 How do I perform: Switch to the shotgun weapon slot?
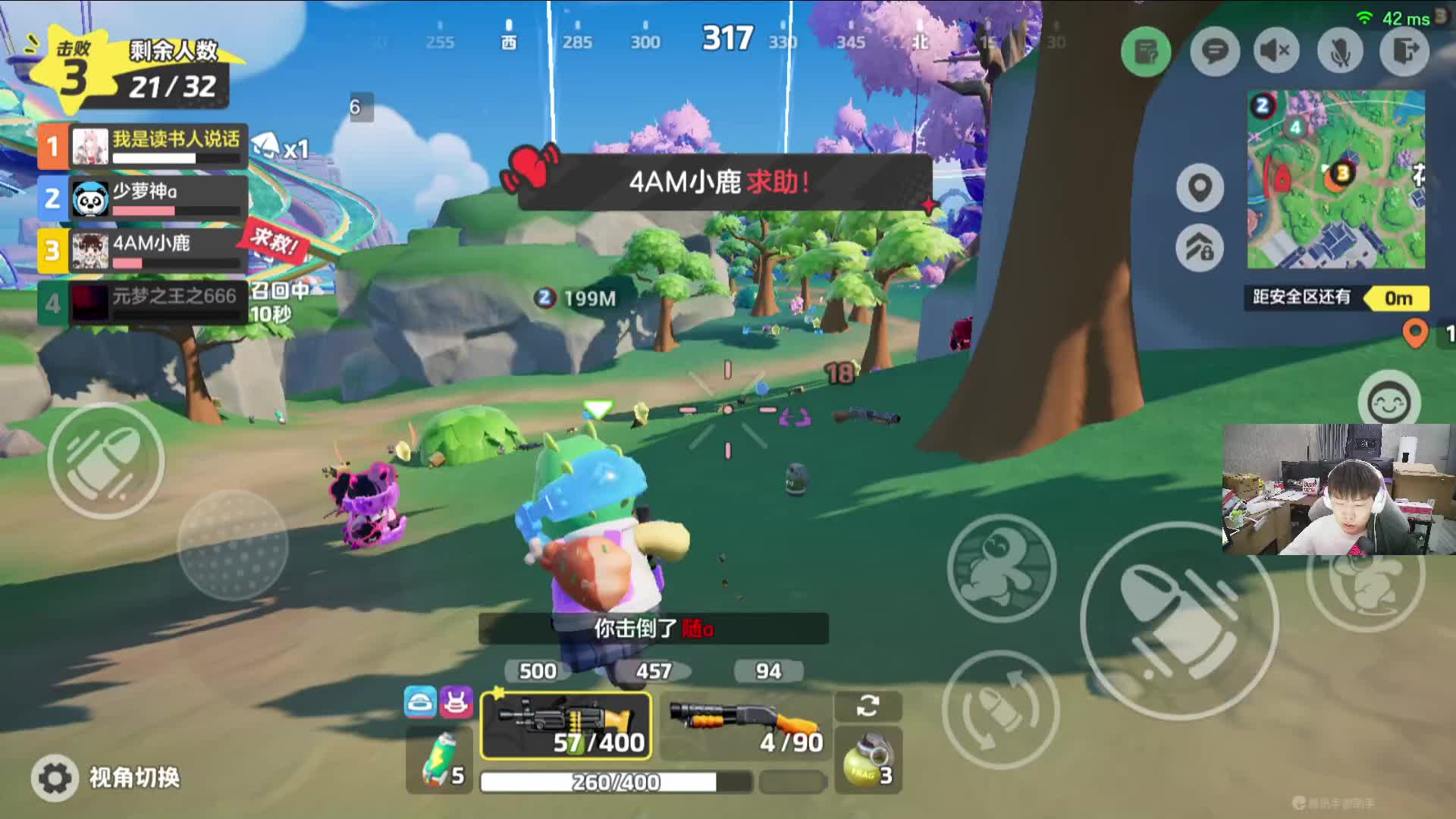click(745, 725)
